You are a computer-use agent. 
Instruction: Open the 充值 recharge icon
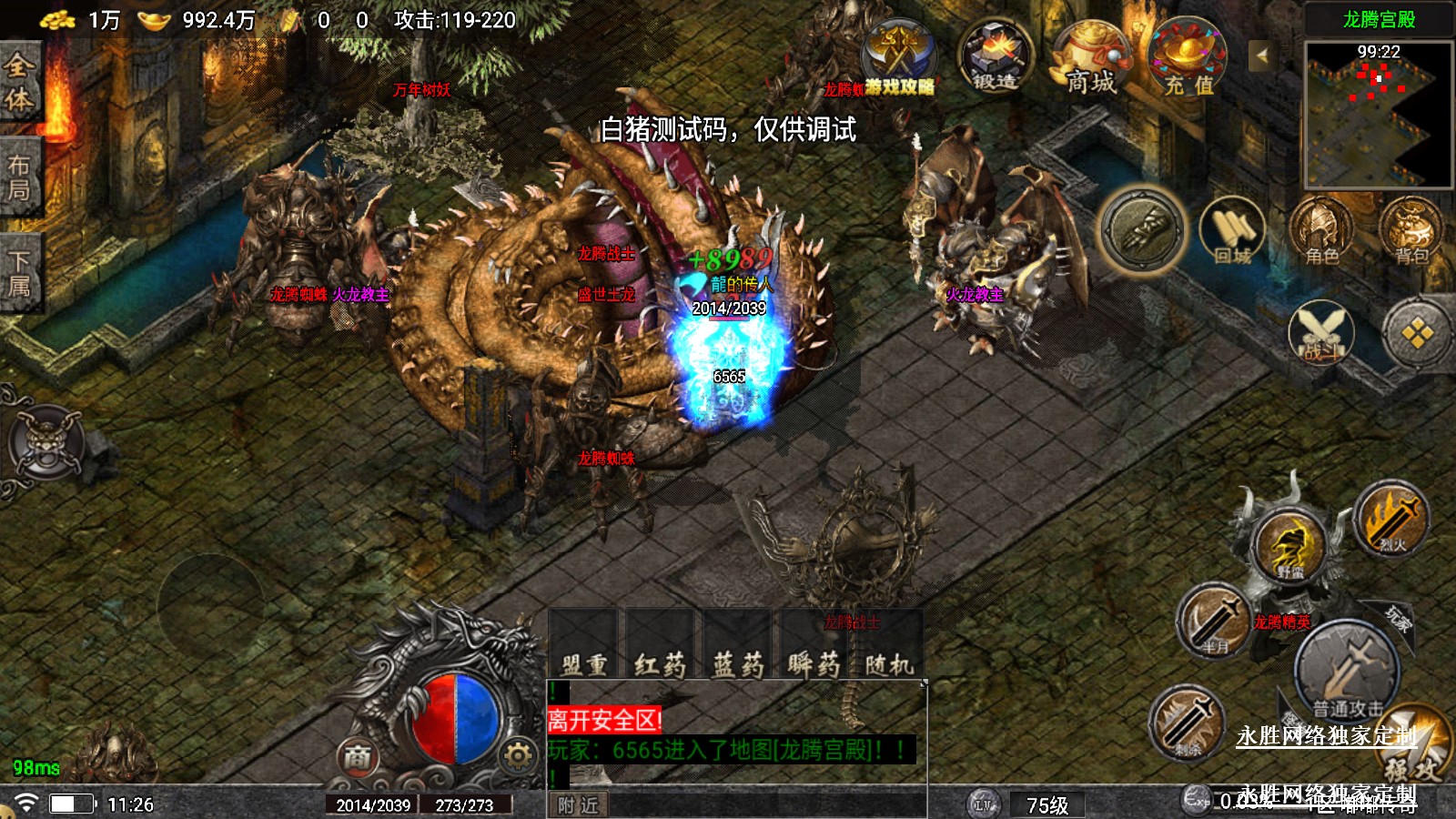1188,59
